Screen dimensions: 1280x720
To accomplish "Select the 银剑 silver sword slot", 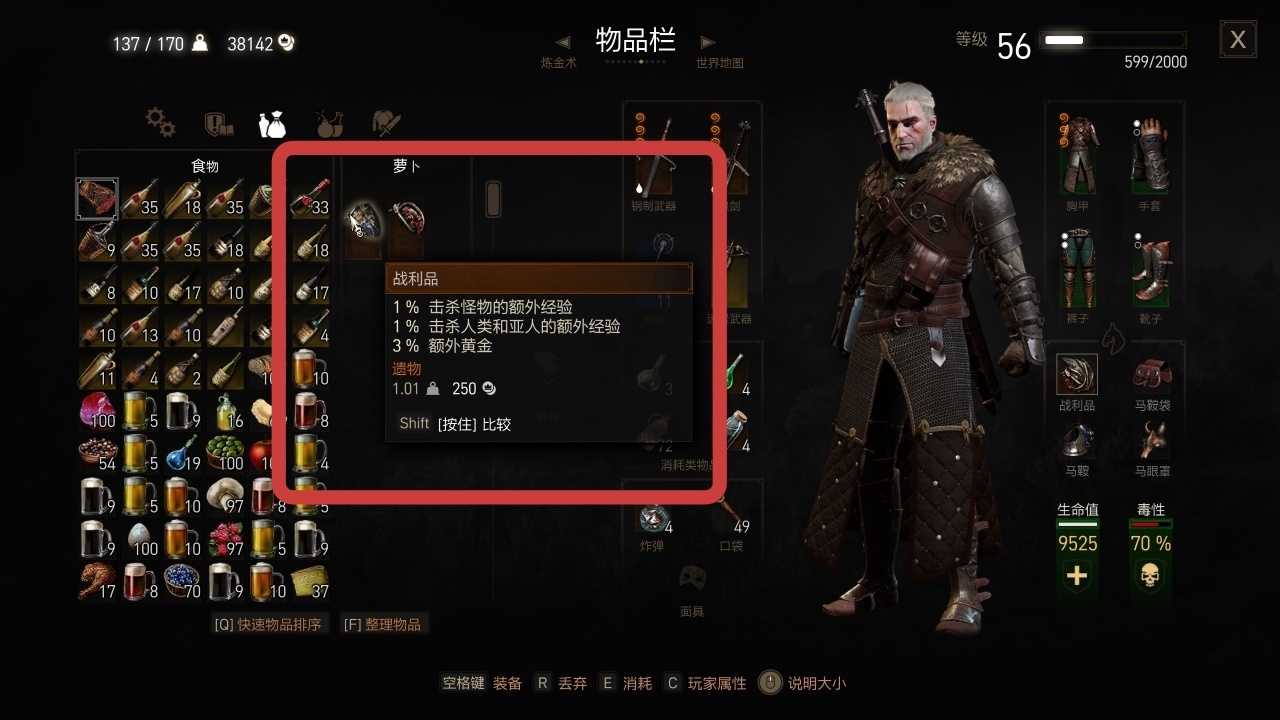I will pos(736,155).
